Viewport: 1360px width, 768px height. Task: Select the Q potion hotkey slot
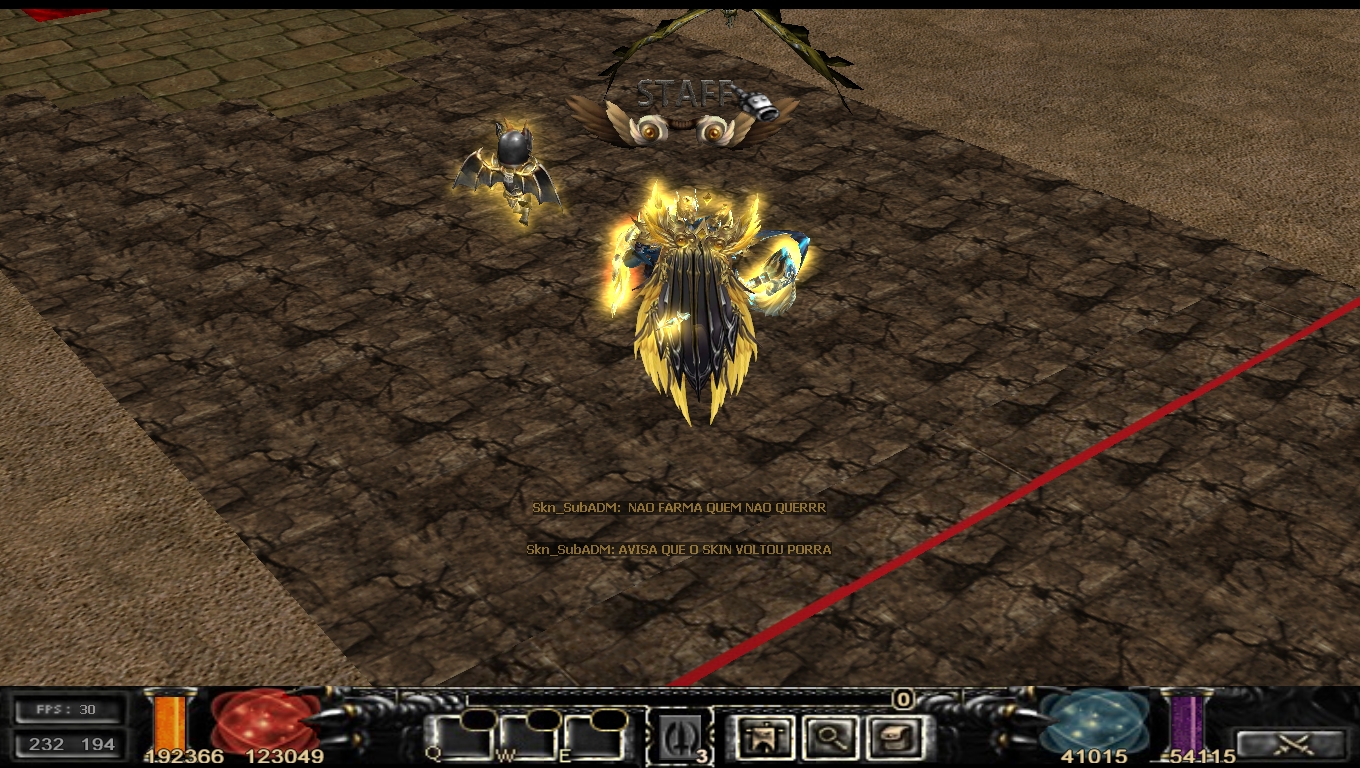pyautogui.click(x=463, y=738)
